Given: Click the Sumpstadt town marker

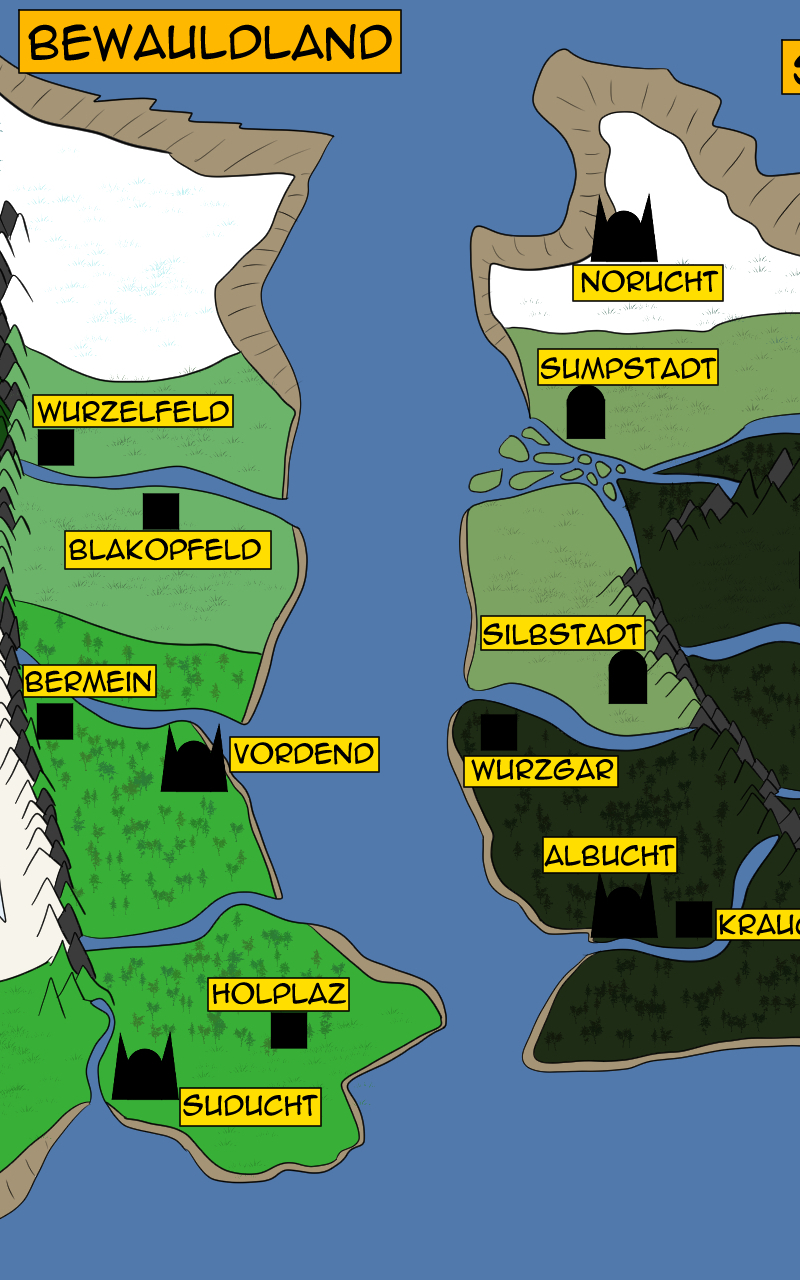Looking at the screenshot, I should [586, 413].
